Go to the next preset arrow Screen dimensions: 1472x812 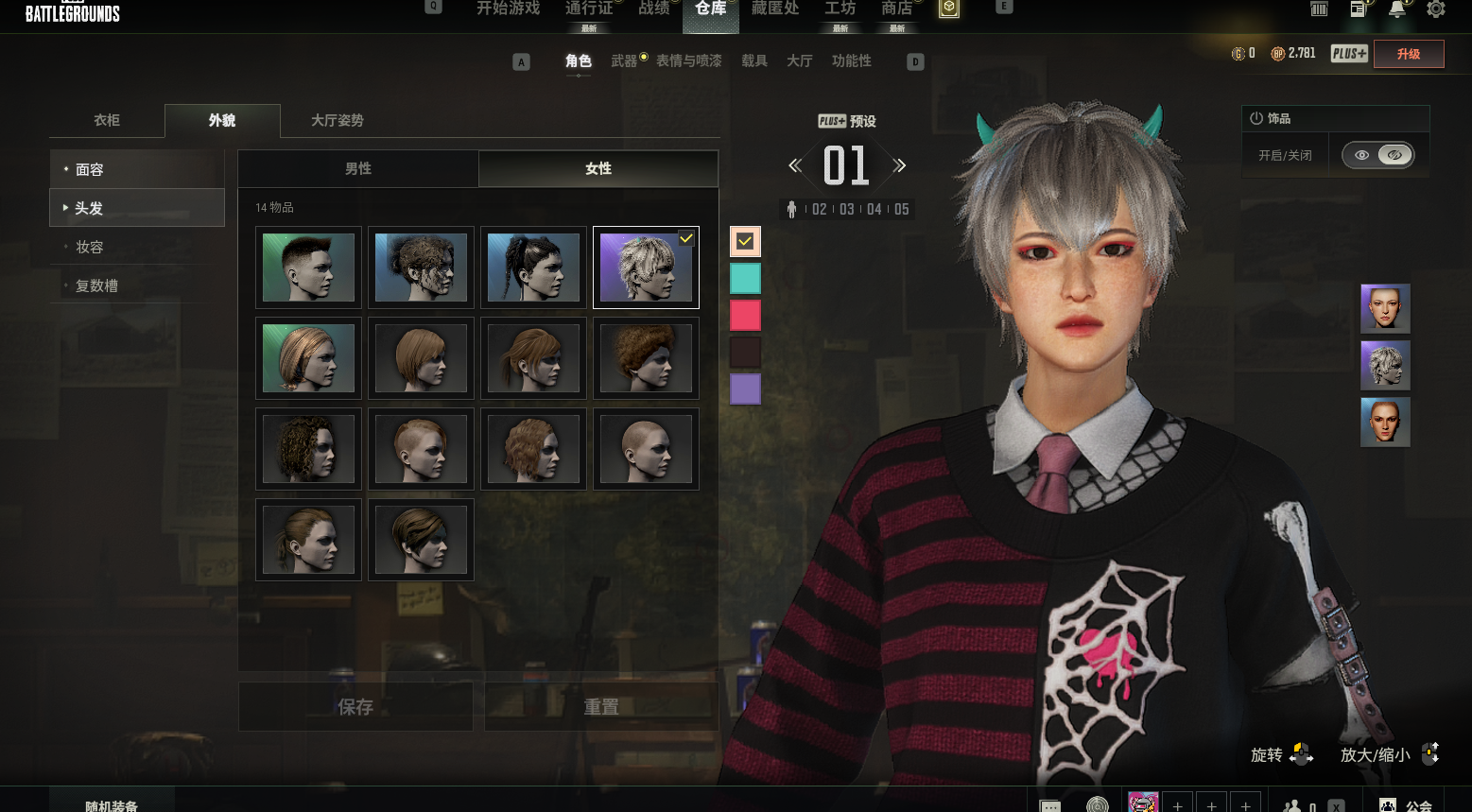900,165
